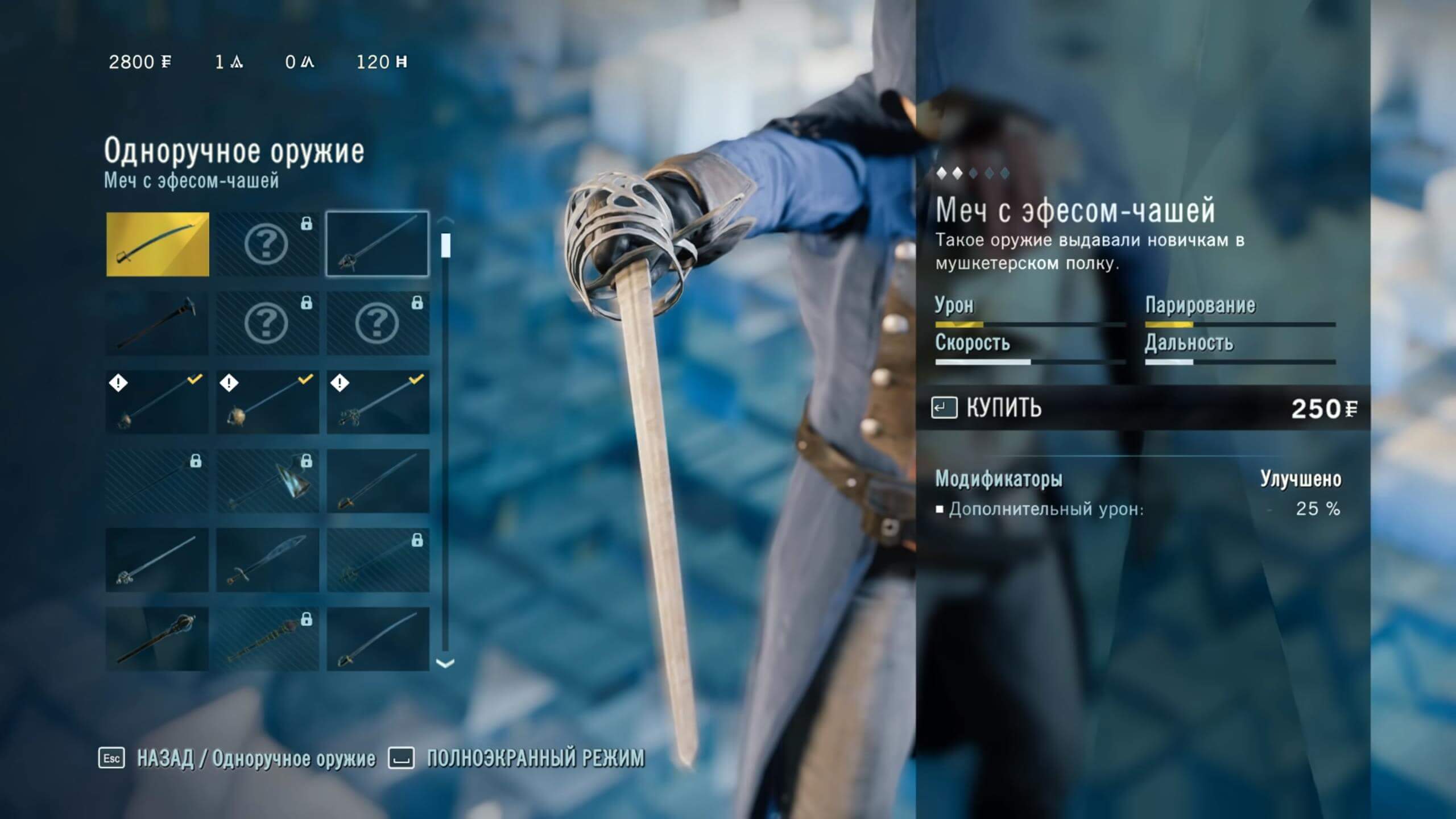Click the weapon list scrollbar thumb
The height and width of the screenshot is (819, 1456).
pos(446,245)
